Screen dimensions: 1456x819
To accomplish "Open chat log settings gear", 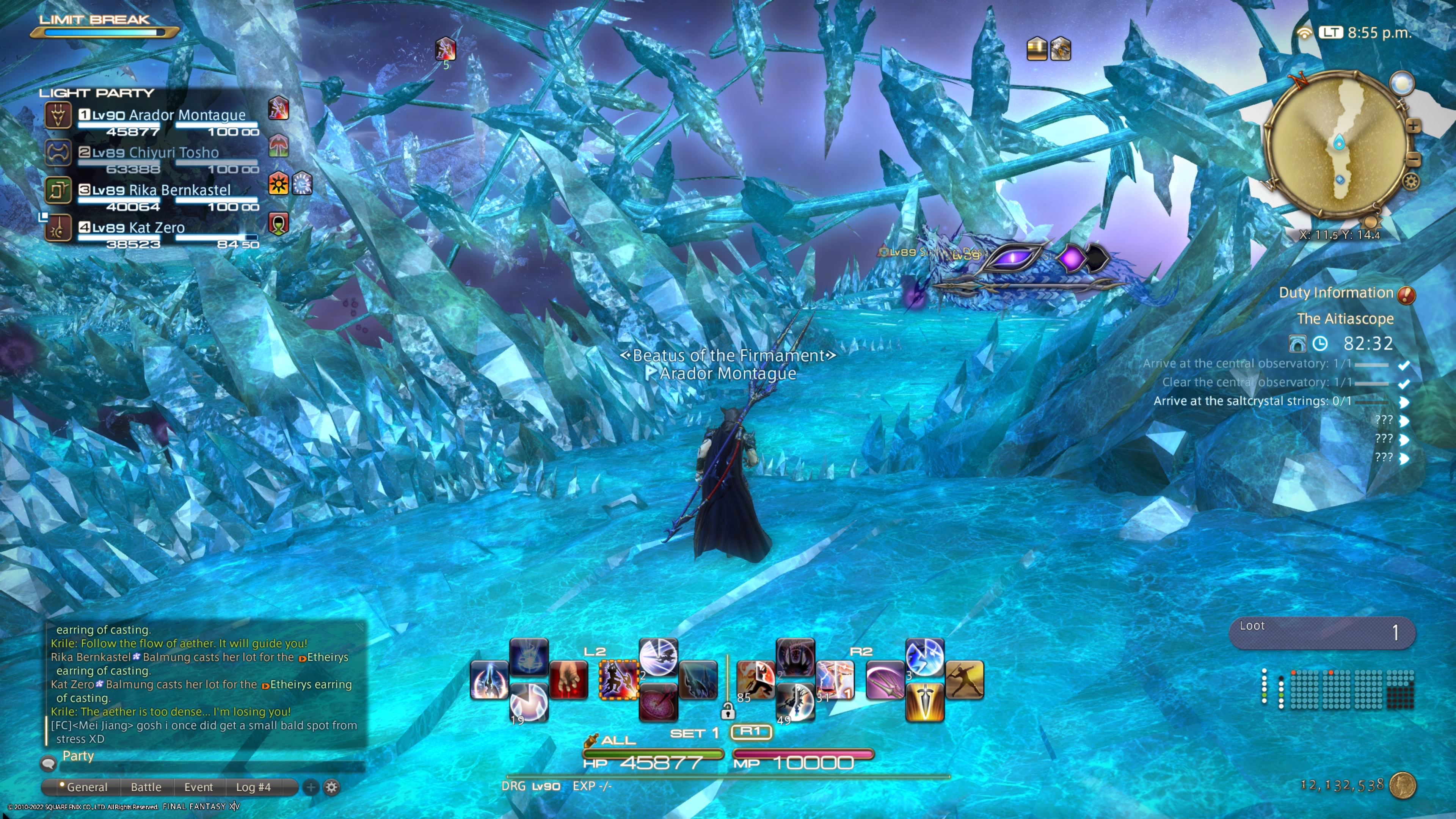I will (332, 787).
